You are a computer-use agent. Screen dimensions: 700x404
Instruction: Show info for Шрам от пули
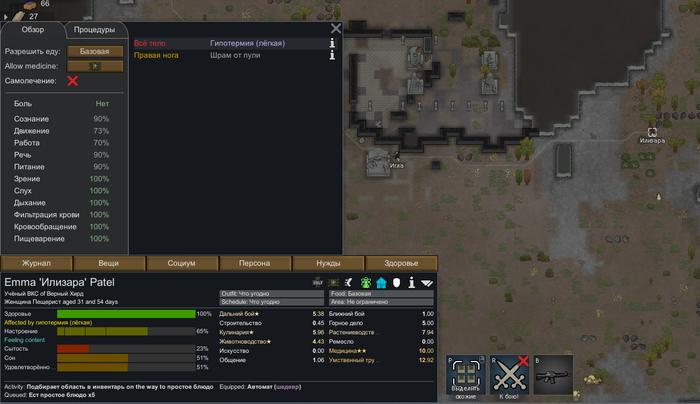coord(332,56)
